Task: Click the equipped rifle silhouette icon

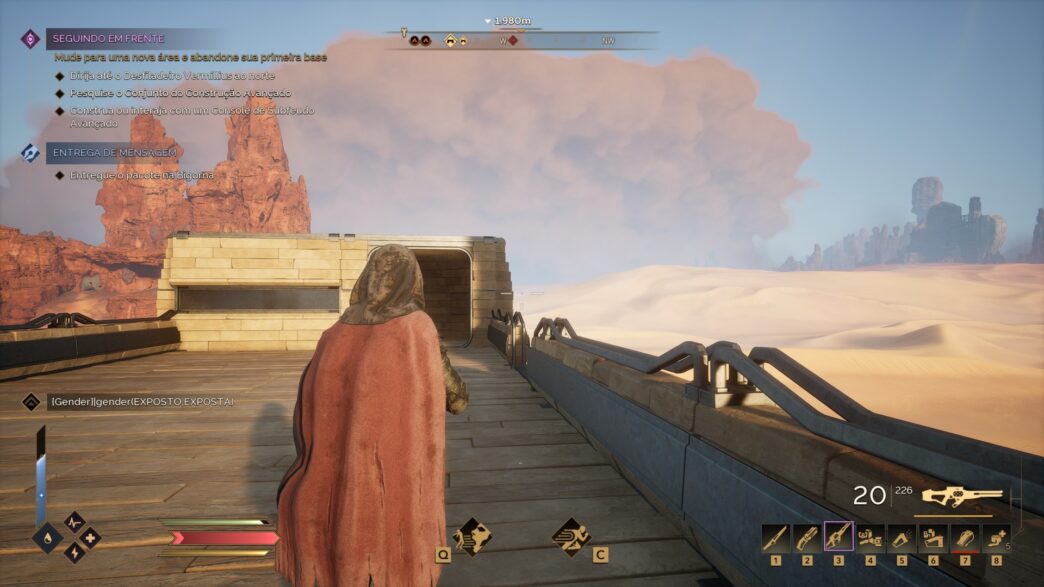Action: tap(961, 496)
